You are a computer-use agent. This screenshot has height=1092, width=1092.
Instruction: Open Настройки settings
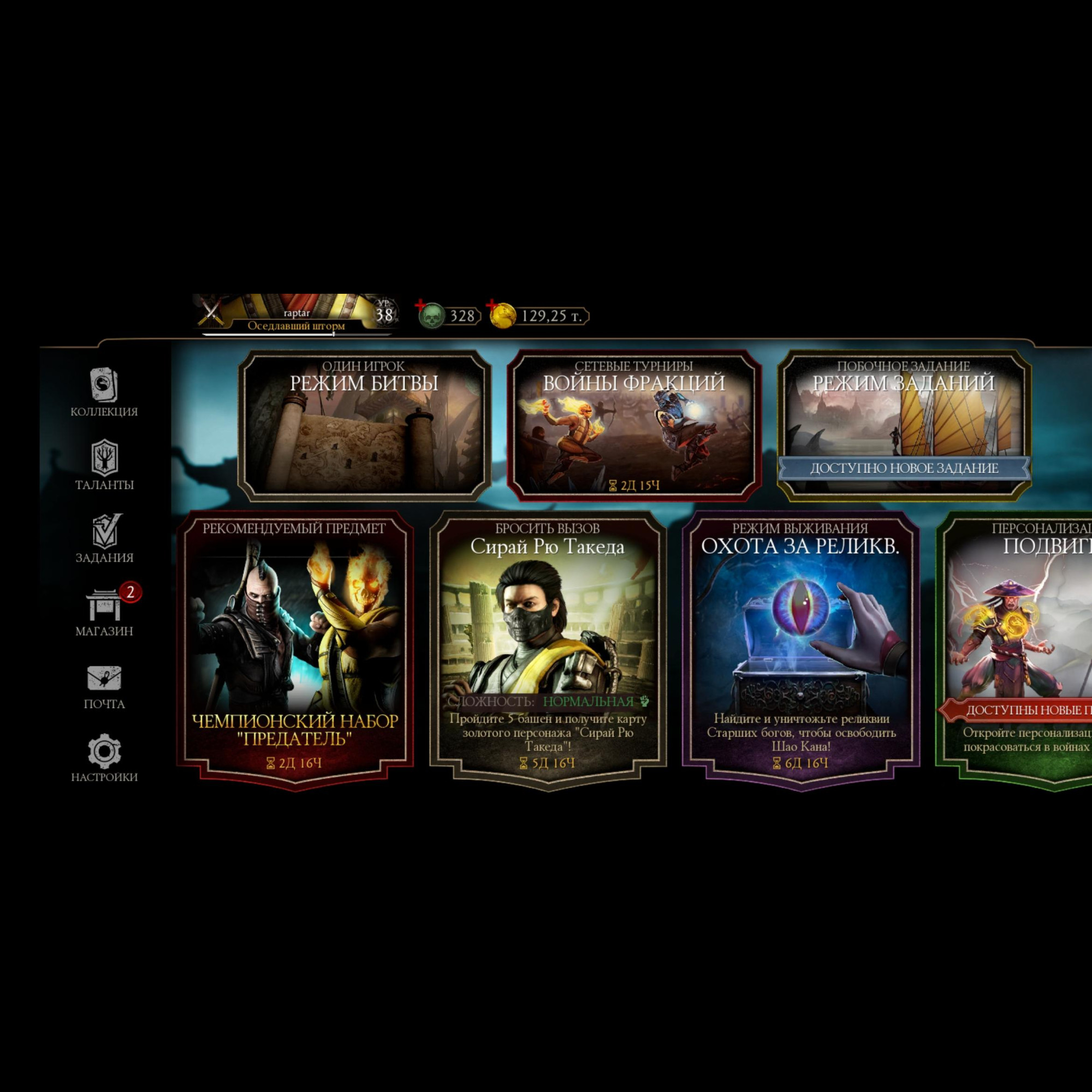pyautogui.click(x=105, y=757)
